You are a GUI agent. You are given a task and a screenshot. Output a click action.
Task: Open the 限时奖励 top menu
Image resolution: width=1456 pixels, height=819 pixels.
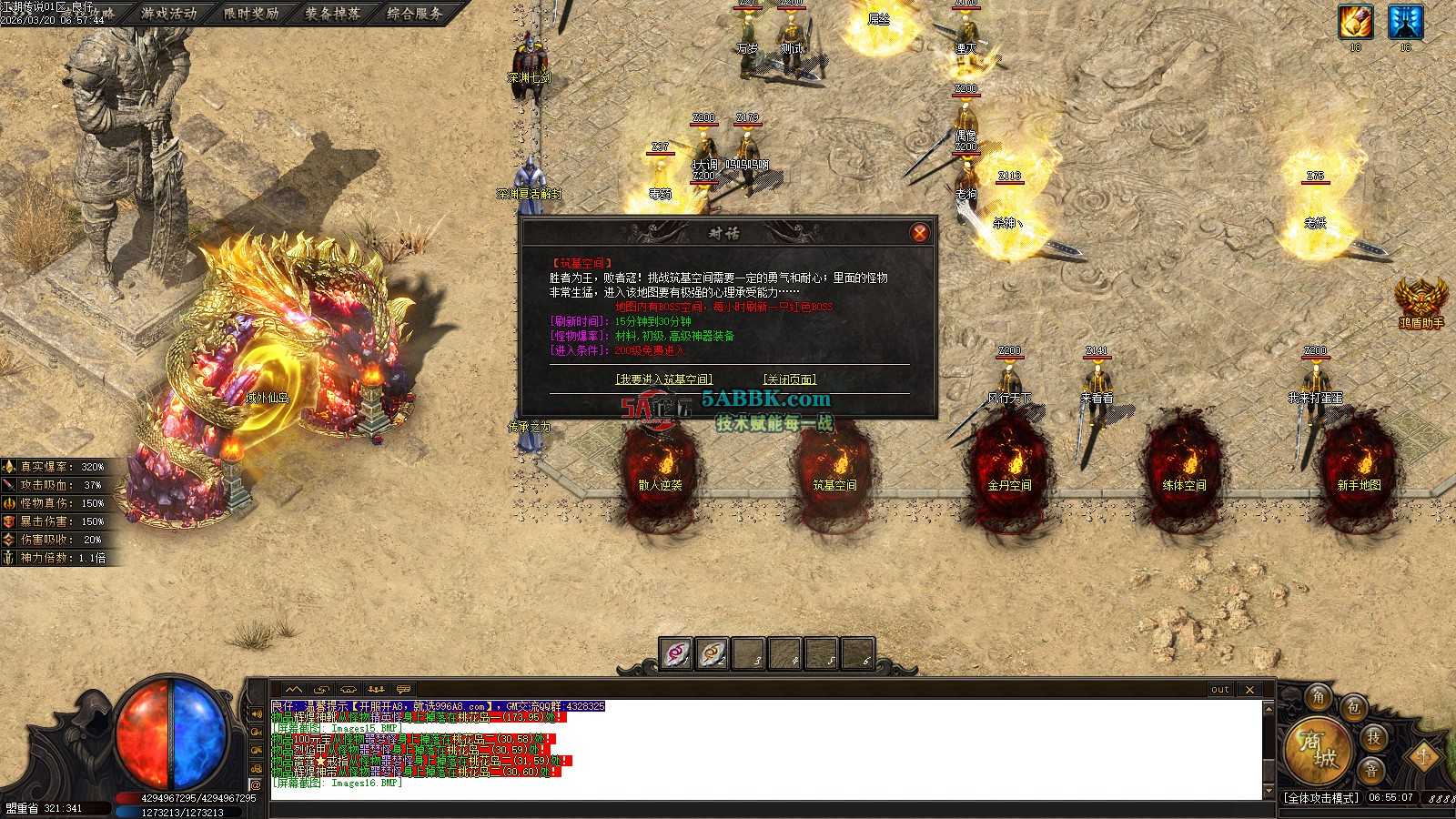pos(251,14)
